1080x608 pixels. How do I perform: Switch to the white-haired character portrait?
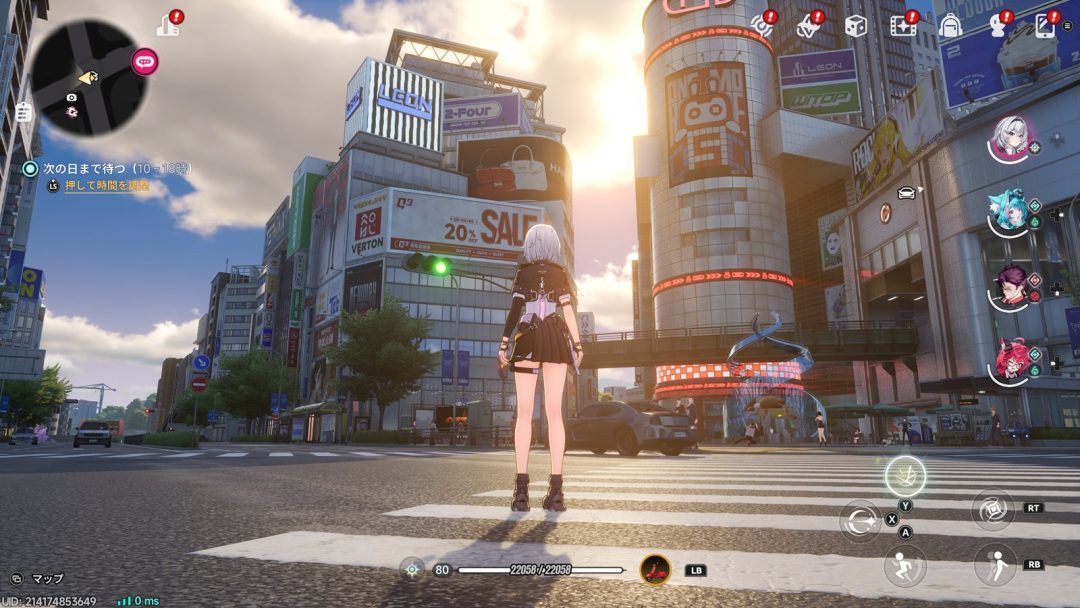(1011, 138)
